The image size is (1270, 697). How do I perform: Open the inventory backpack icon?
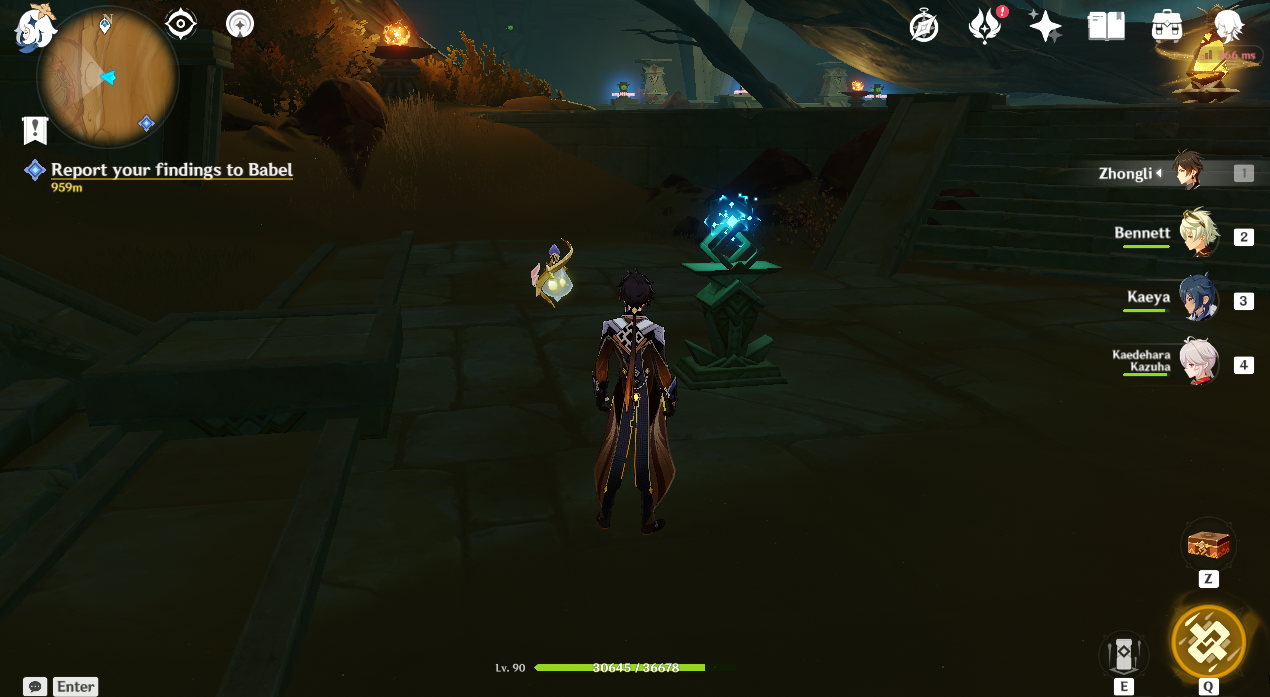point(1167,26)
